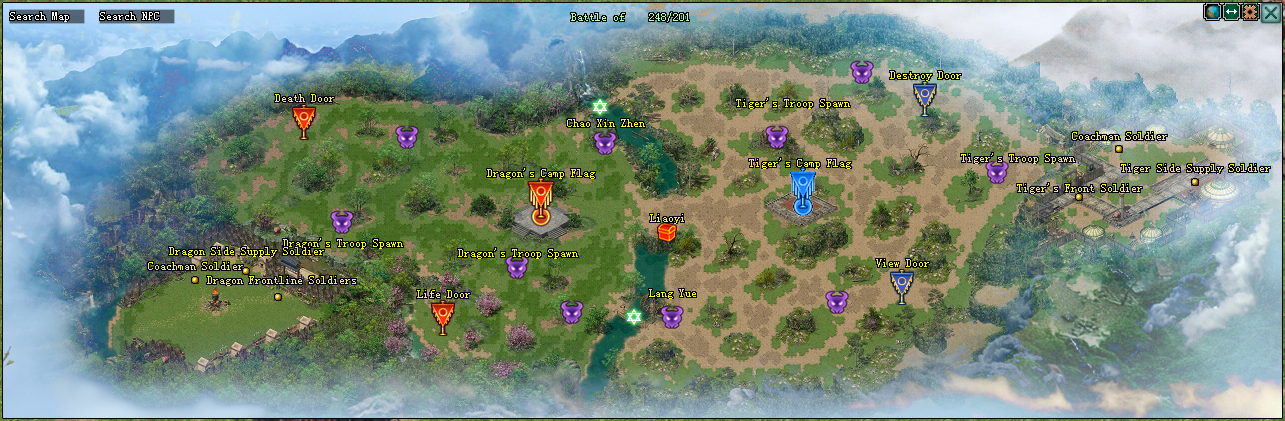Click the Search NPC field
Screen dimensions: 1285x421
click(136, 17)
